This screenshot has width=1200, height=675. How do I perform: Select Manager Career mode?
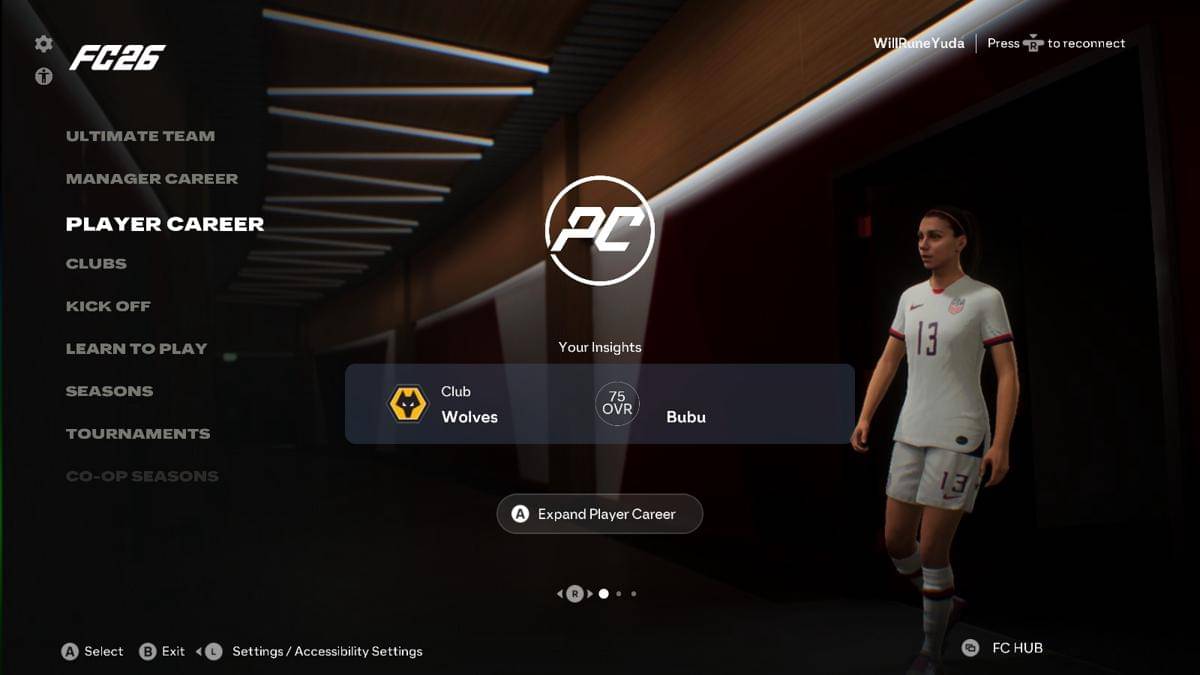coord(152,179)
